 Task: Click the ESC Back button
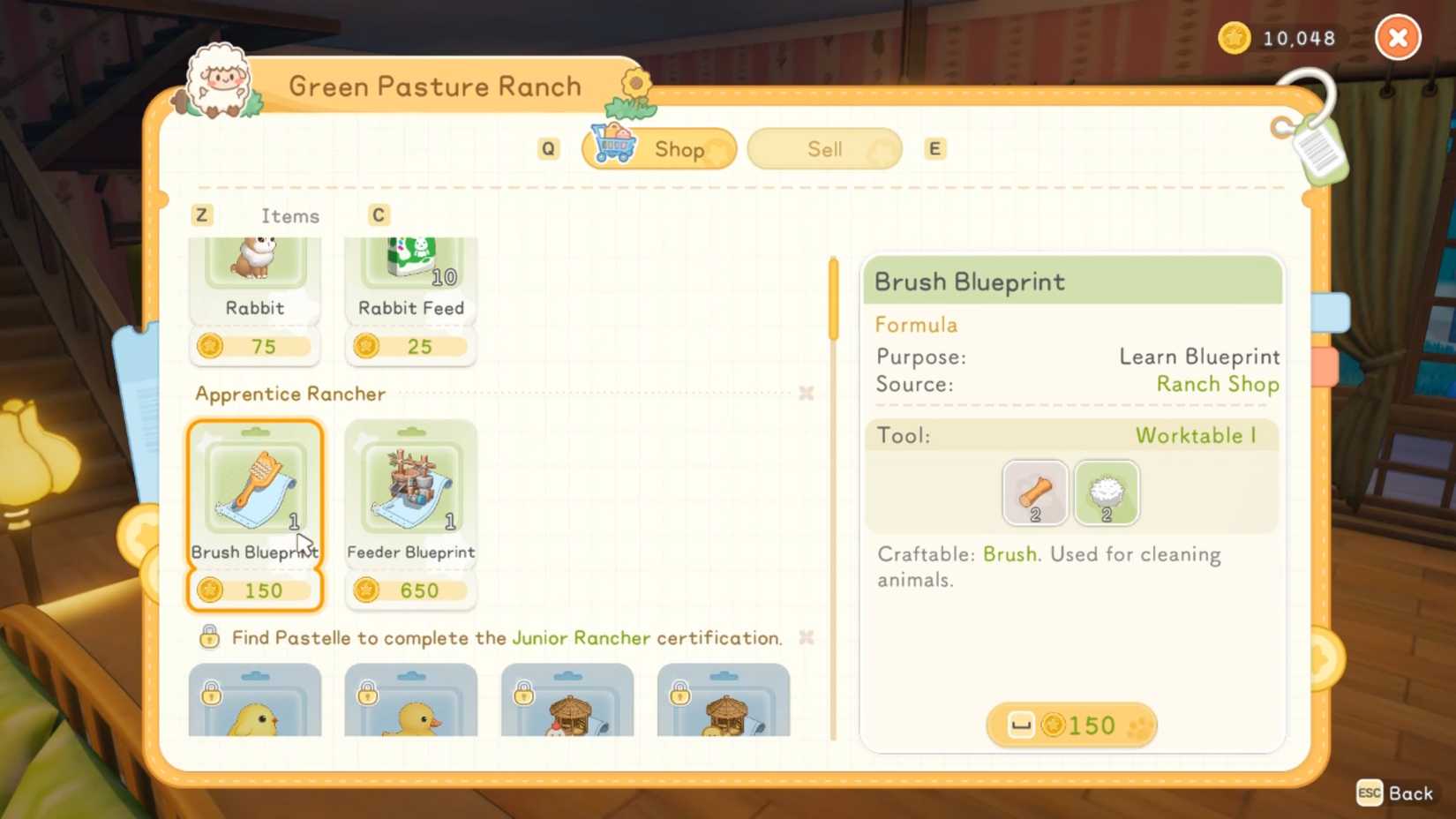tap(1394, 793)
